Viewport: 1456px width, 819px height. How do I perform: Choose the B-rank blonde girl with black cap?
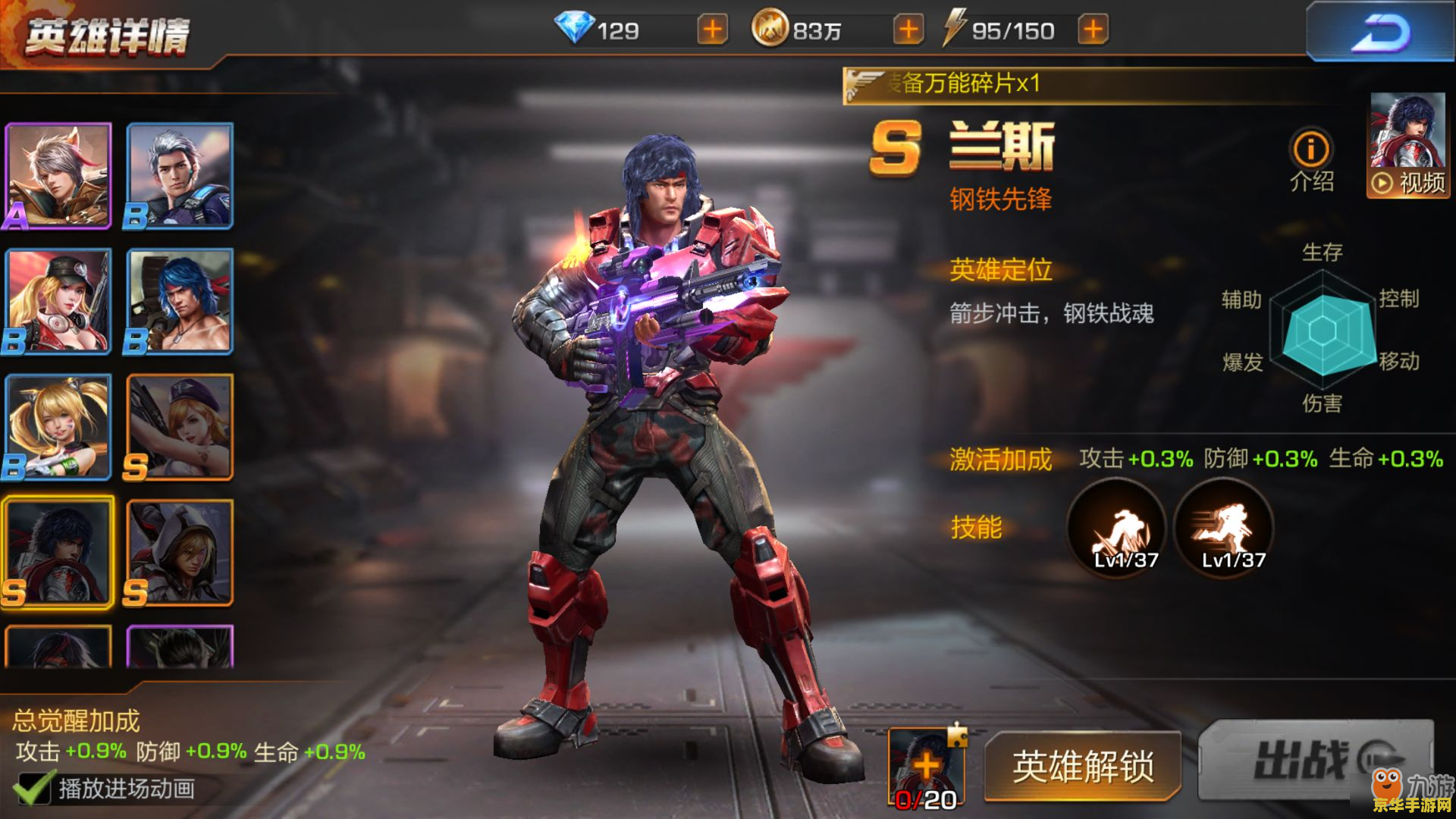pyautogui.click(x=58, y=302)
